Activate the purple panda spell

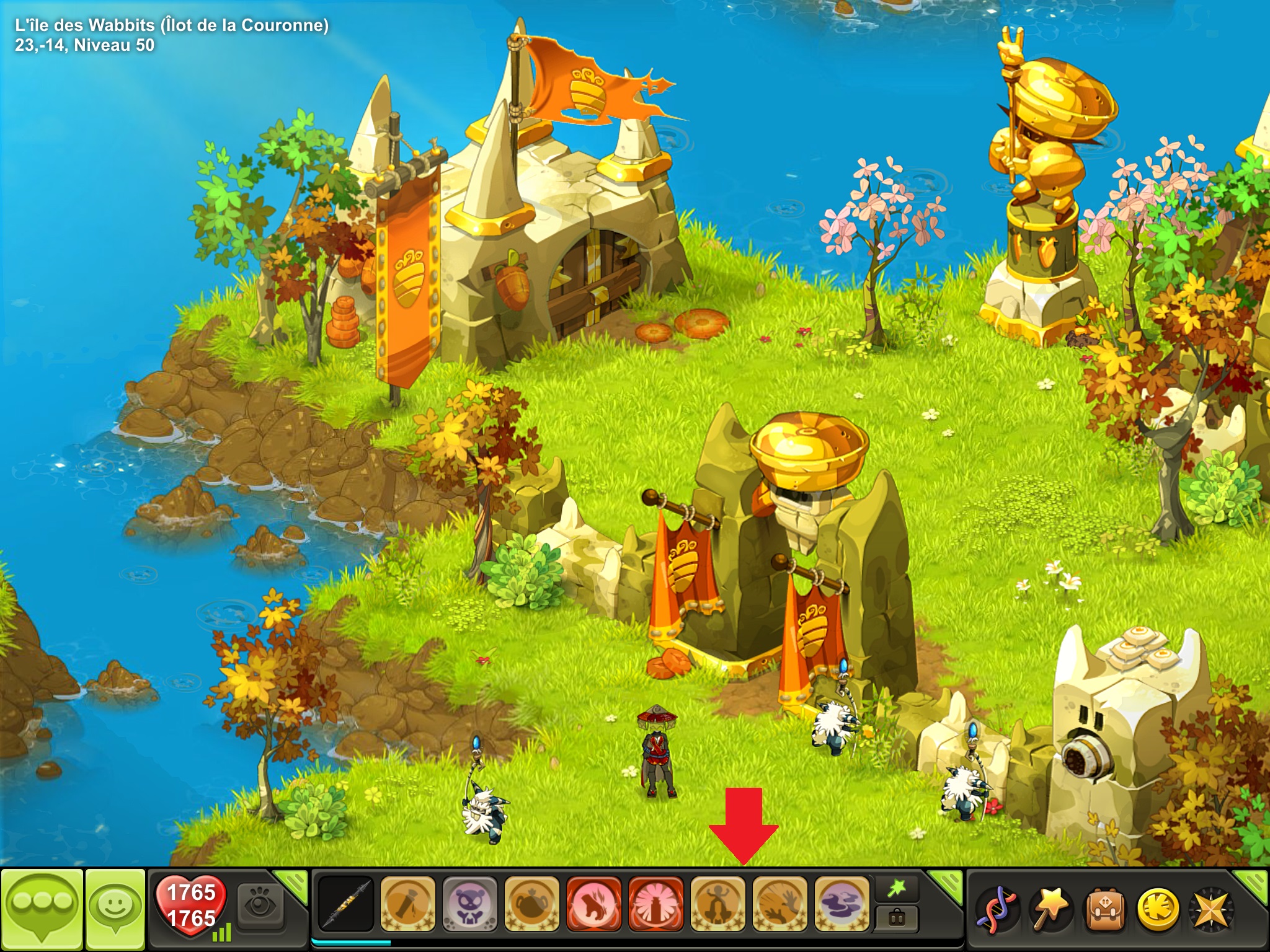click(469, 904)
